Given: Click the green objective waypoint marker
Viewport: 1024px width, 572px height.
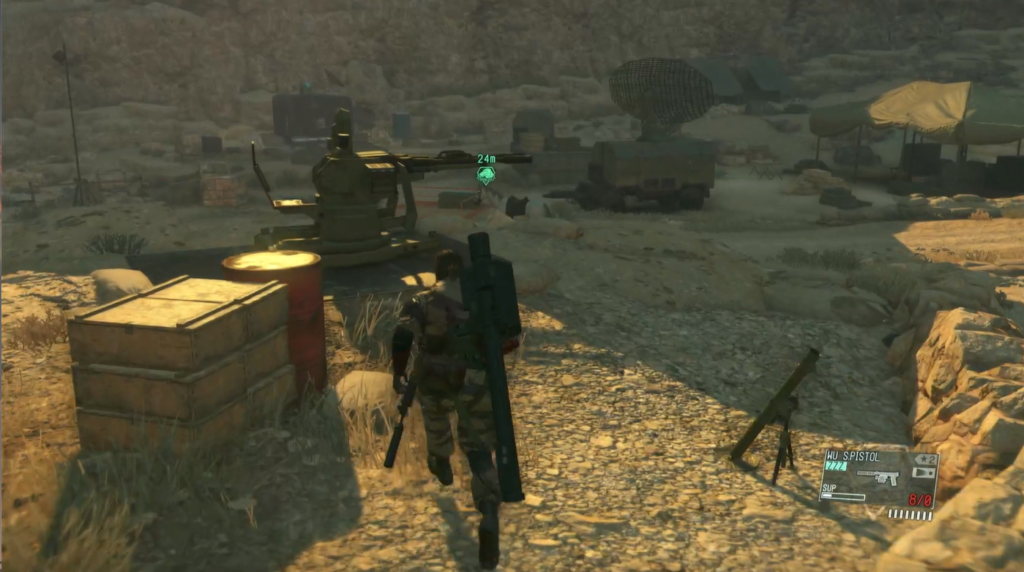Looking at the screenshot, I should click(486, 176).
